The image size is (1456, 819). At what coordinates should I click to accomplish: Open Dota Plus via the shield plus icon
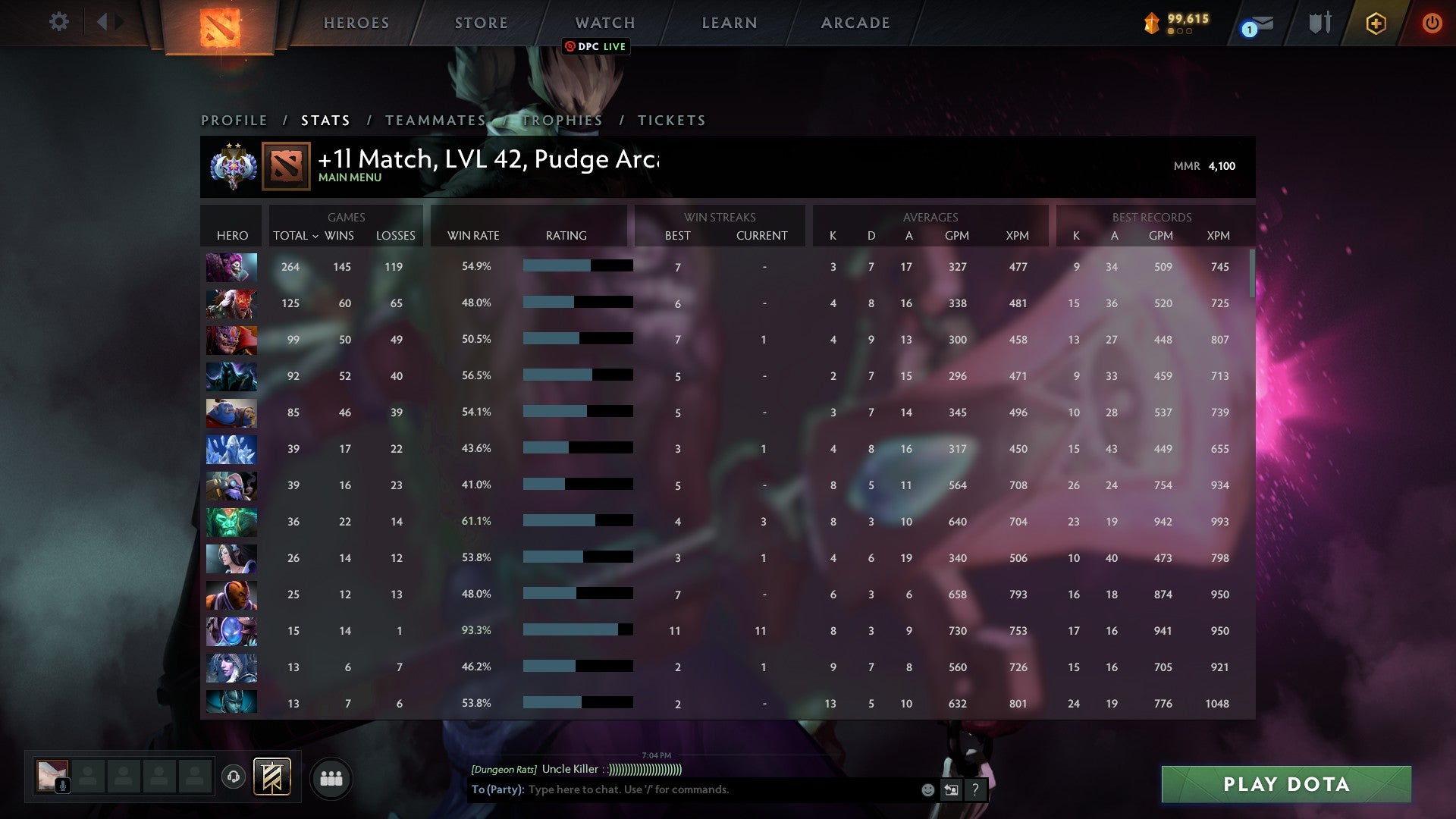pos(1376,23)
